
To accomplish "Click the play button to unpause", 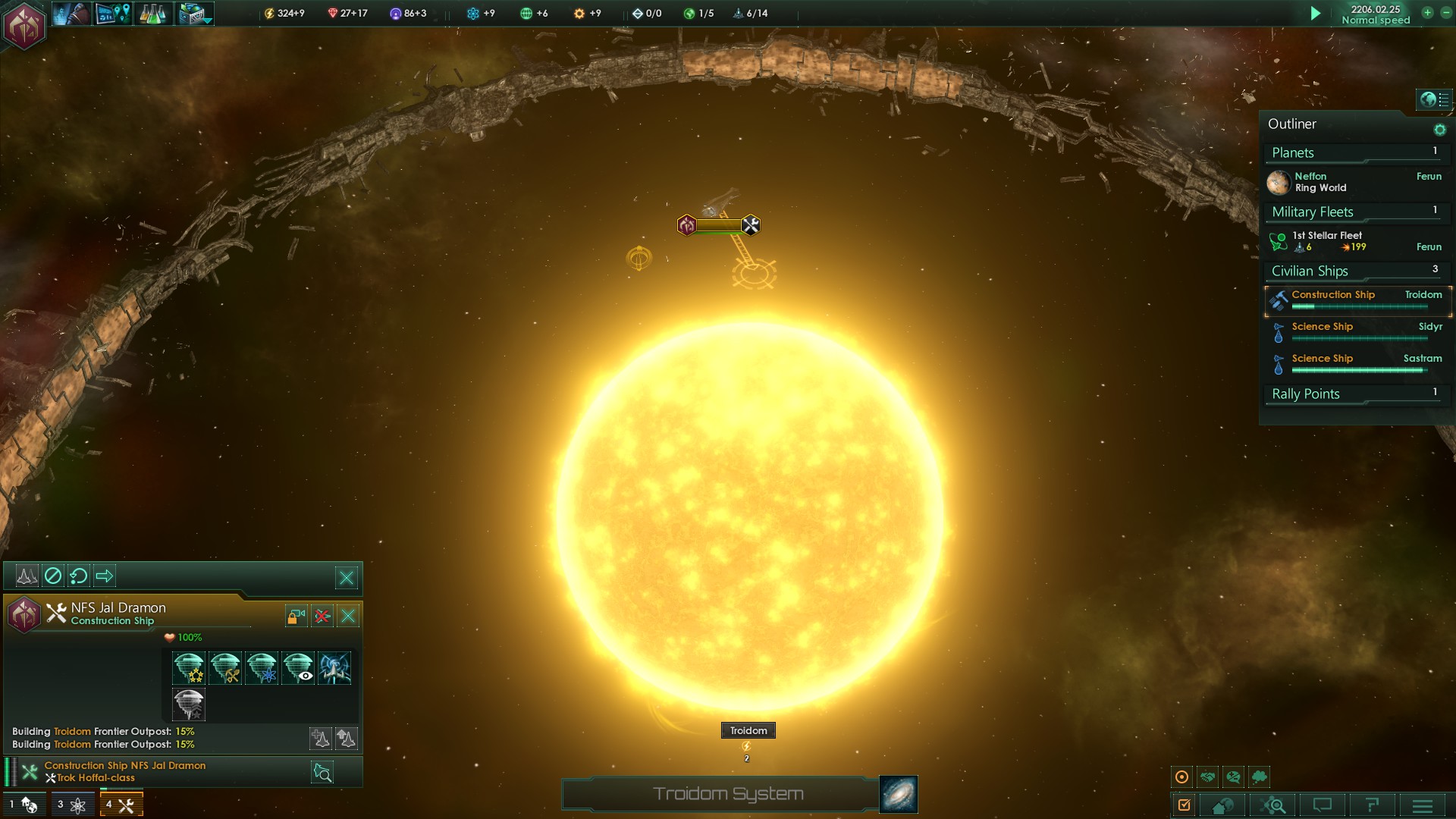I will 1316,14.
